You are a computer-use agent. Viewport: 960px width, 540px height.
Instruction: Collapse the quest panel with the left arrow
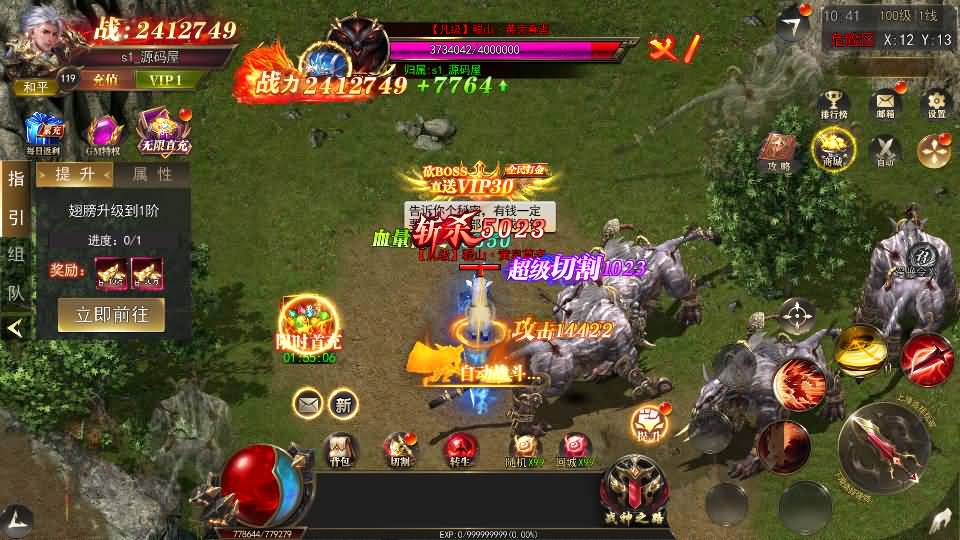pos(15,327)
